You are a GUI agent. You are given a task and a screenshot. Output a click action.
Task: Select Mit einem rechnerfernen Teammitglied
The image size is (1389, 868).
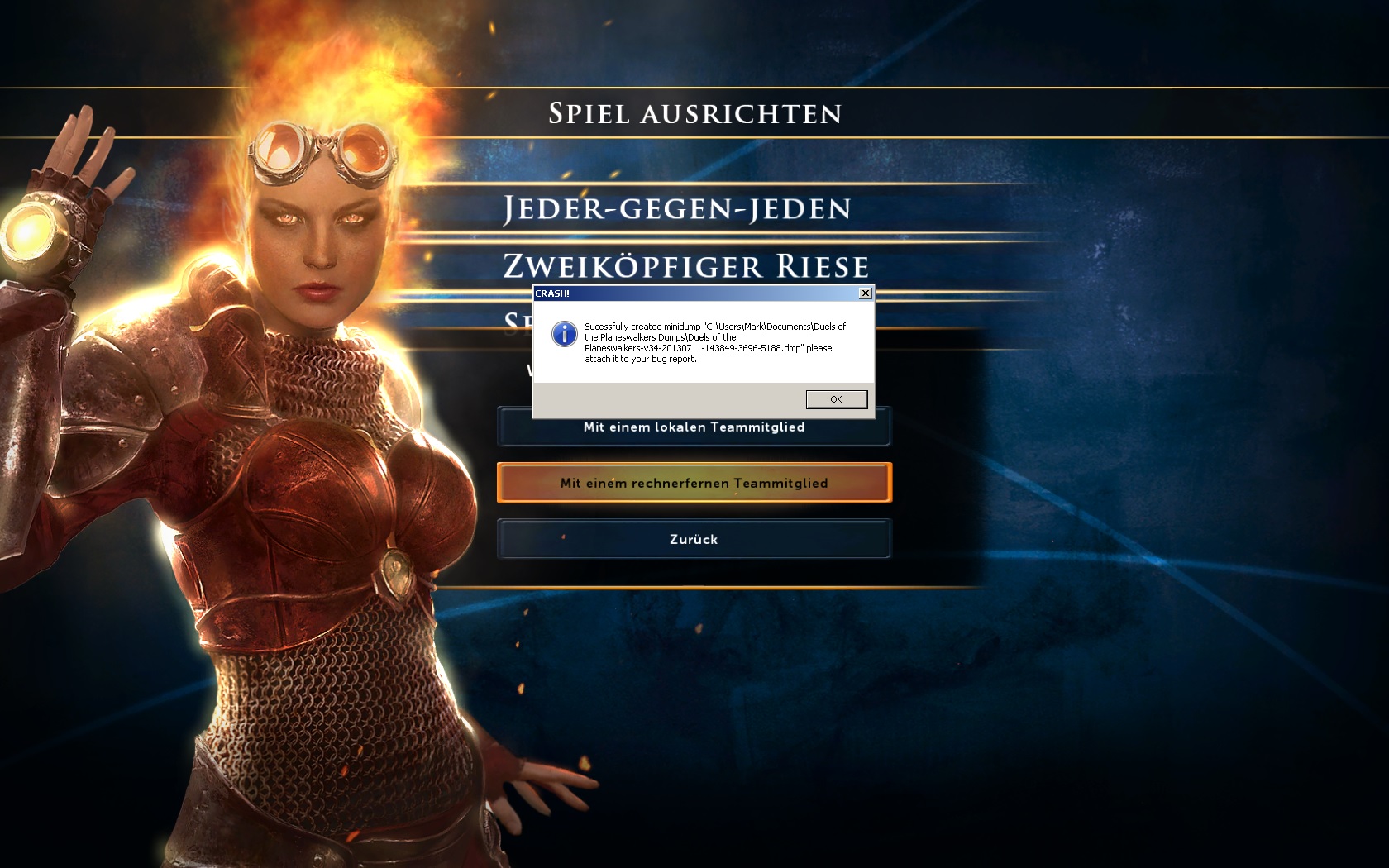[694, 483]
